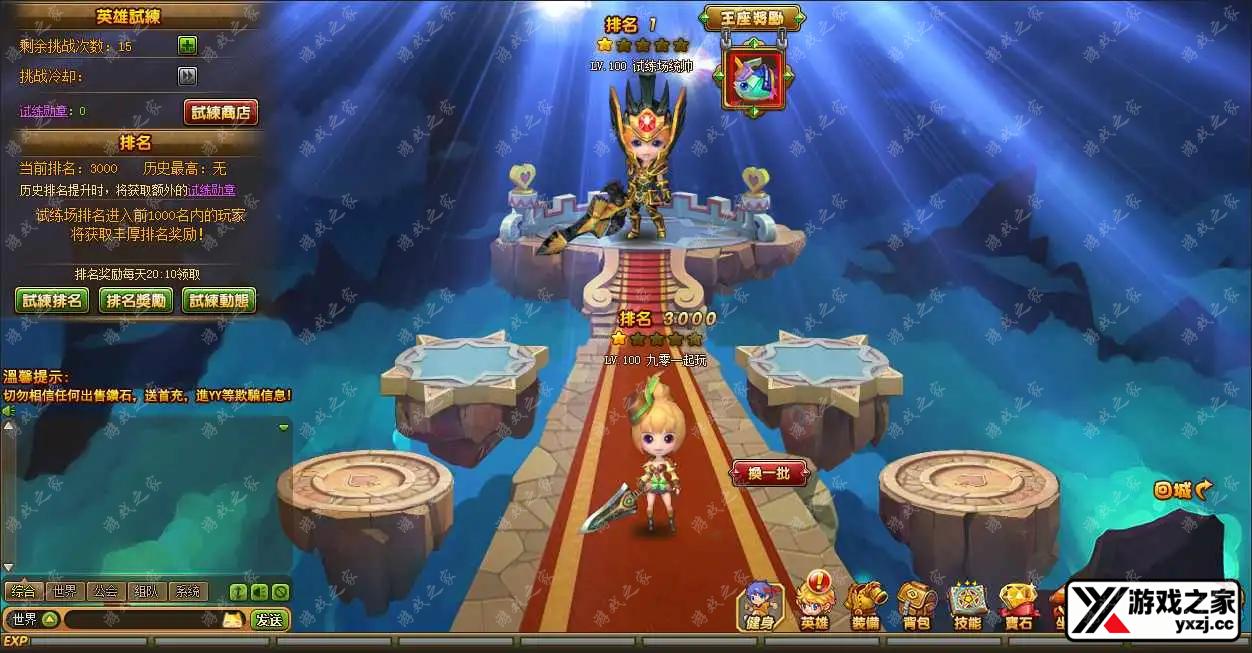Refresh opponents with the 换一批 button
Screen dimensions: 1252x653
(769, 473)
